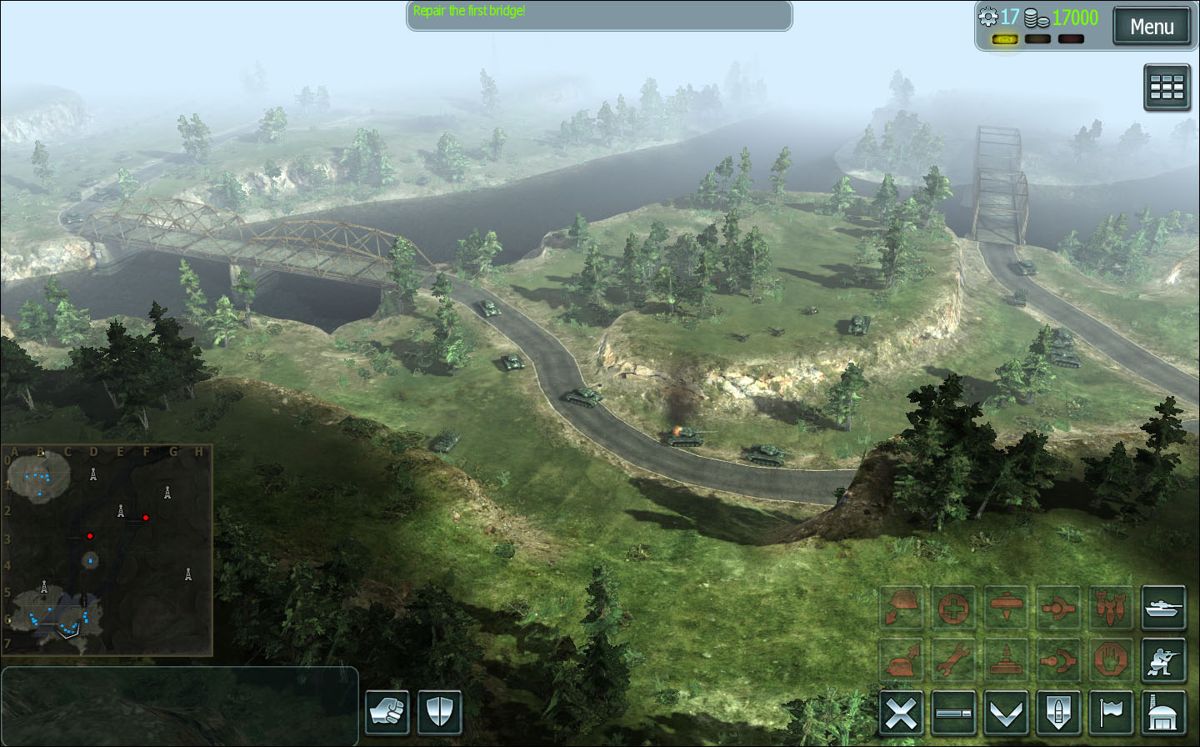Screen dimensions: 1200x747
Task: Activate the shield defensive stance button
Action: tap(439, 712)
